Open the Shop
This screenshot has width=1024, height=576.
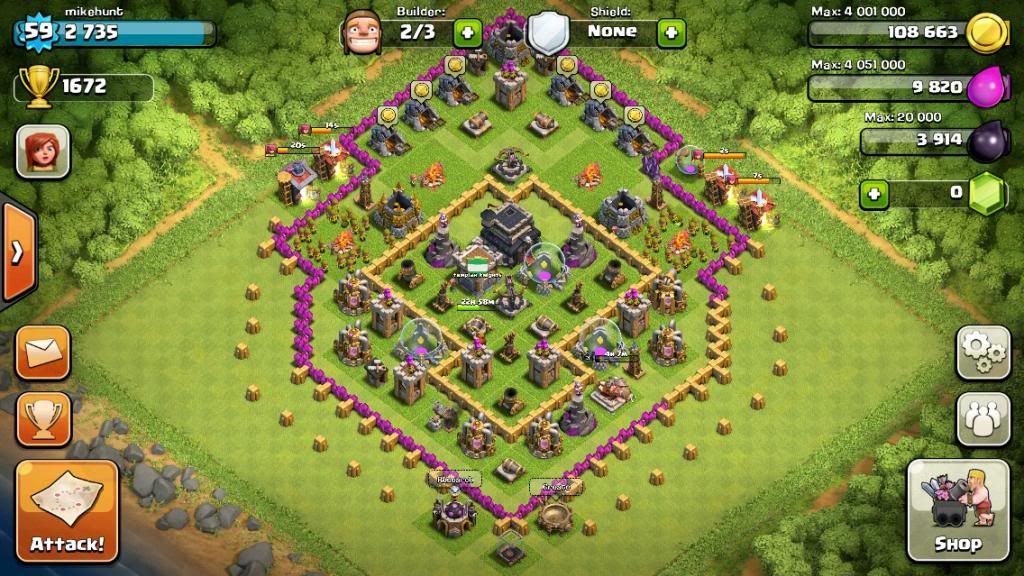pos(957,510)
